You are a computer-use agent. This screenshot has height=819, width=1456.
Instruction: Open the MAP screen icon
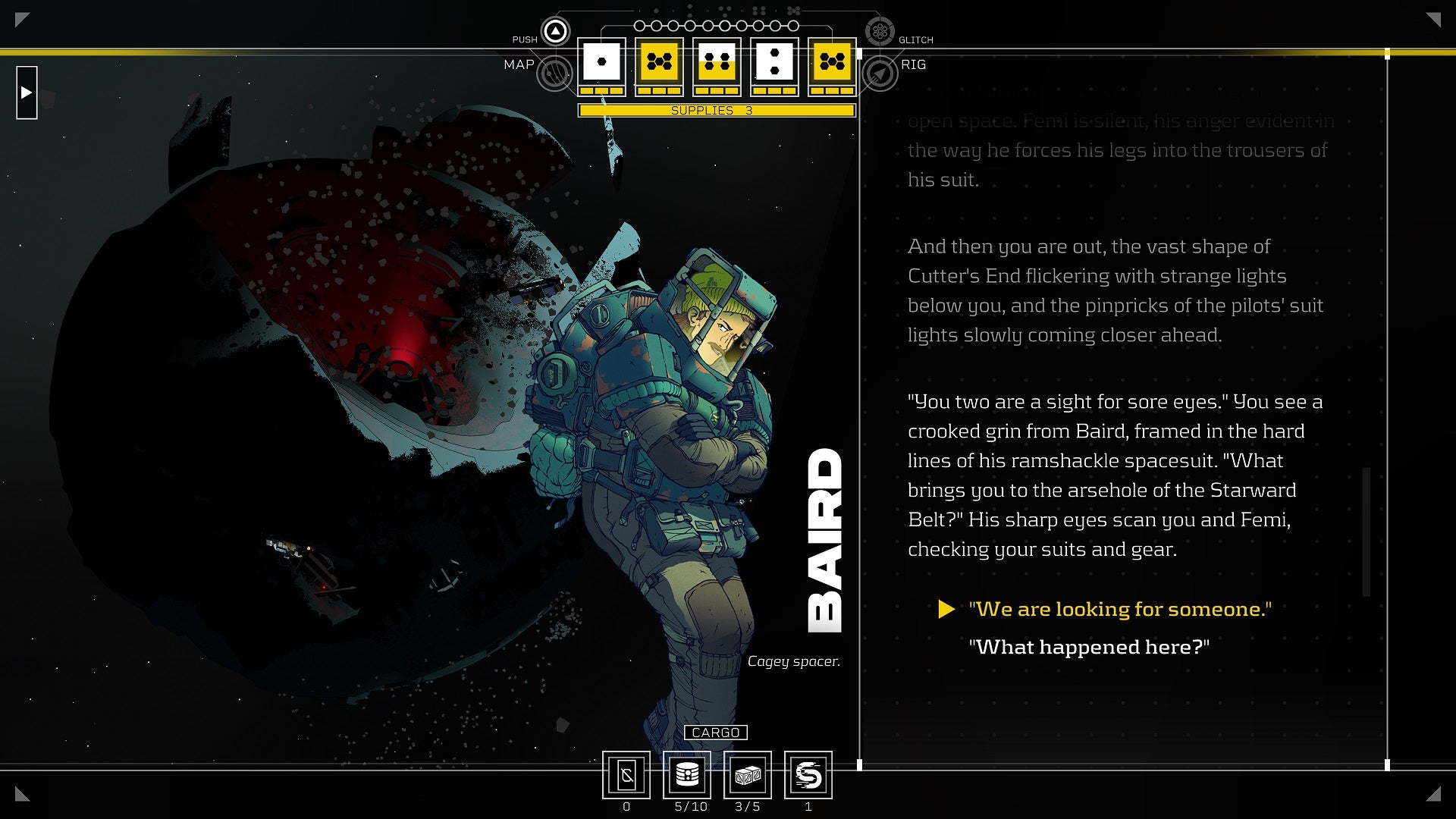(556, 73)
